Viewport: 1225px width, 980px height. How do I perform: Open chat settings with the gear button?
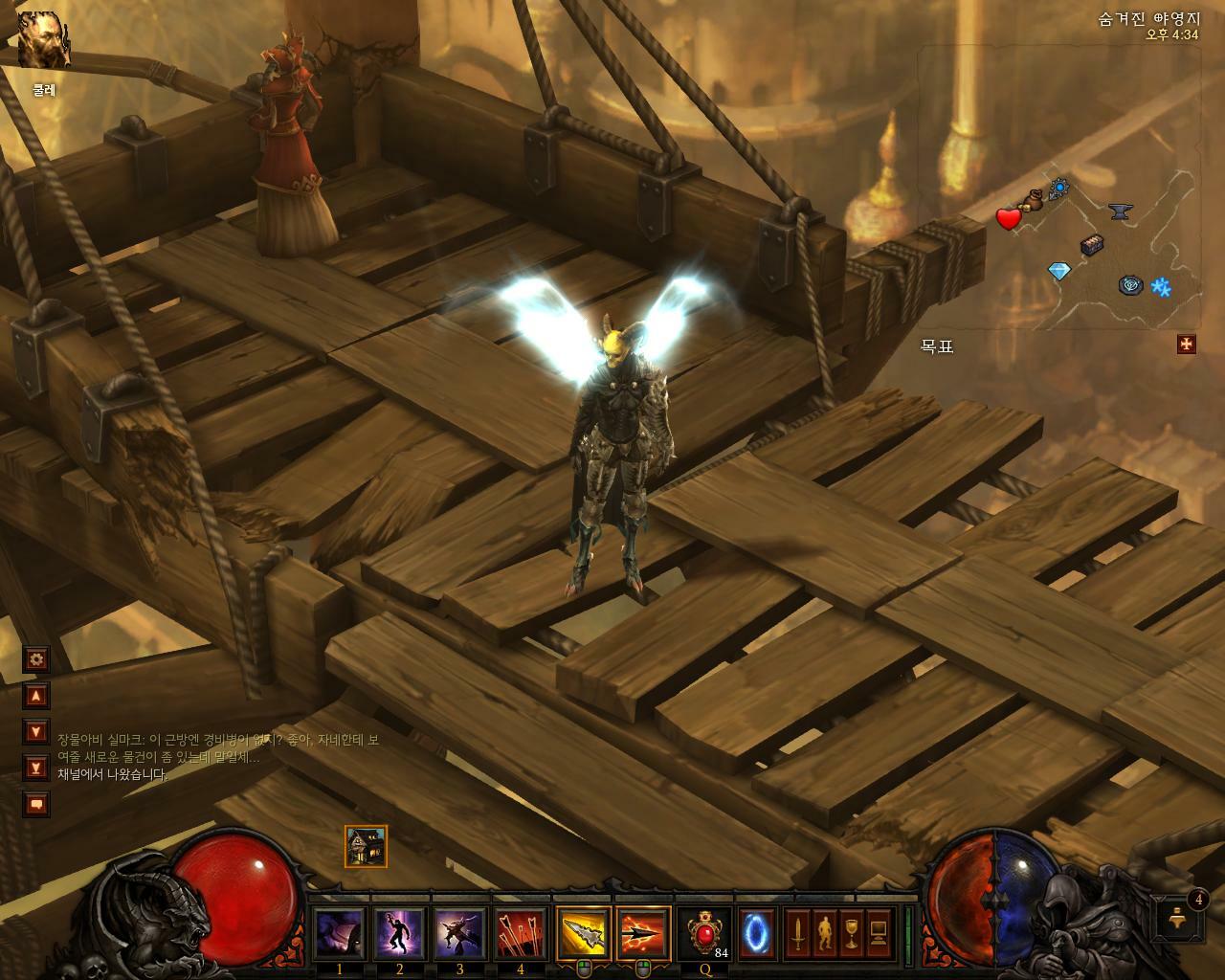[x=36, y=658]
